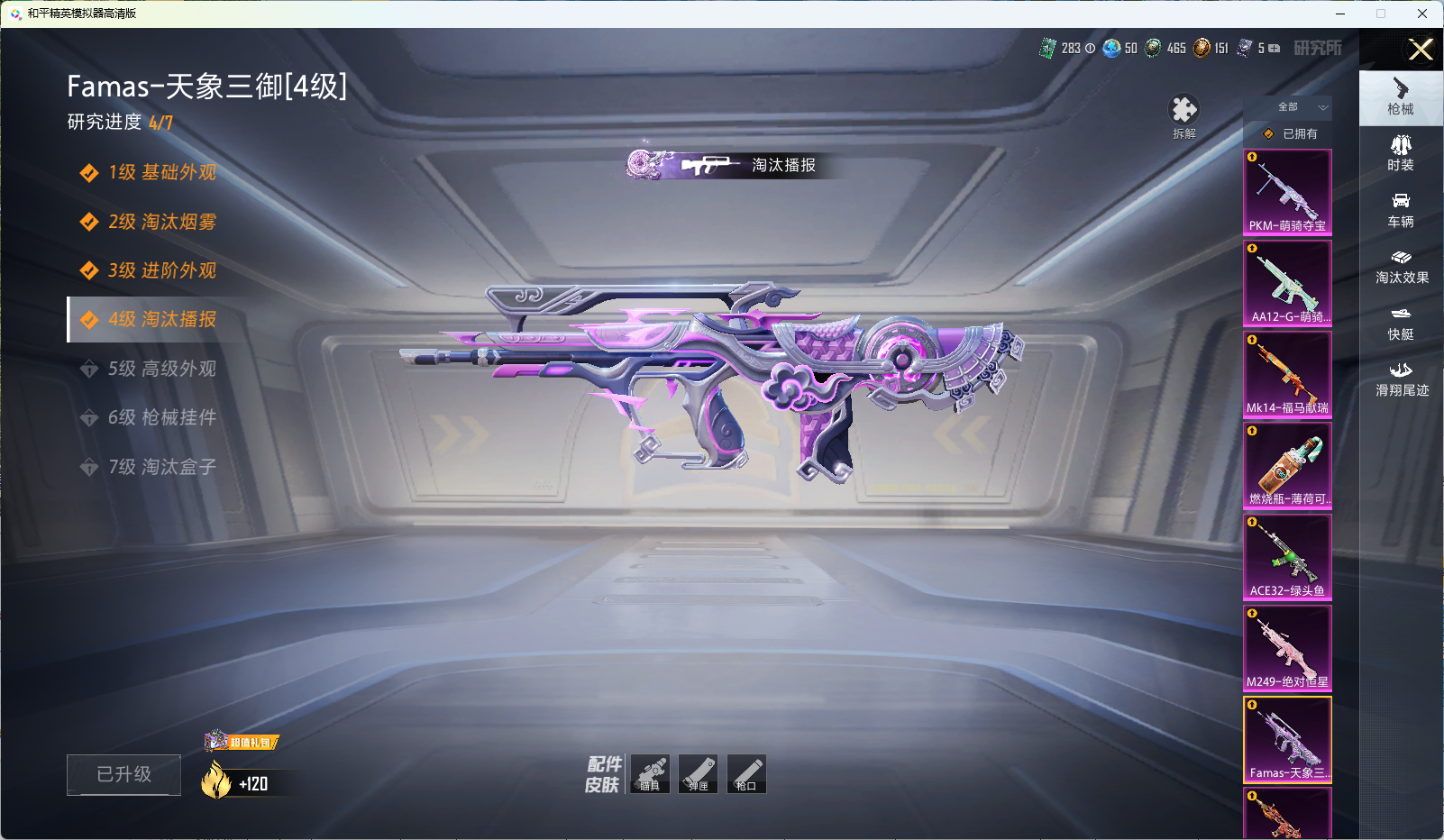Viewport: 1444px width, 840px height.
Task: Select the M249 pink skin thumbnail
Action: (x=1287, y=647)
